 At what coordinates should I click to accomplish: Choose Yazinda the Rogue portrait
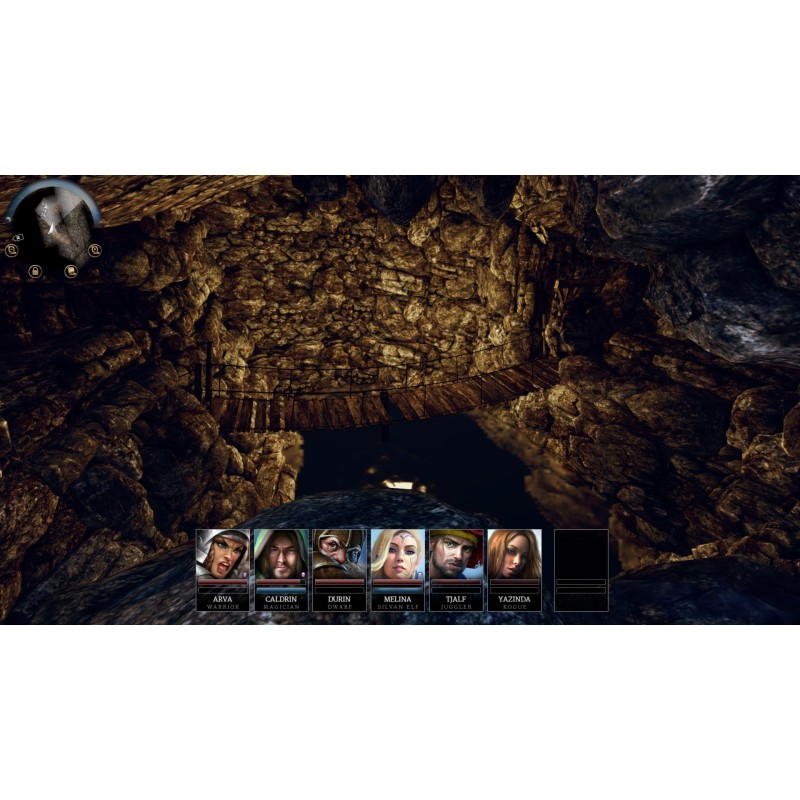(x=514, y=553)
